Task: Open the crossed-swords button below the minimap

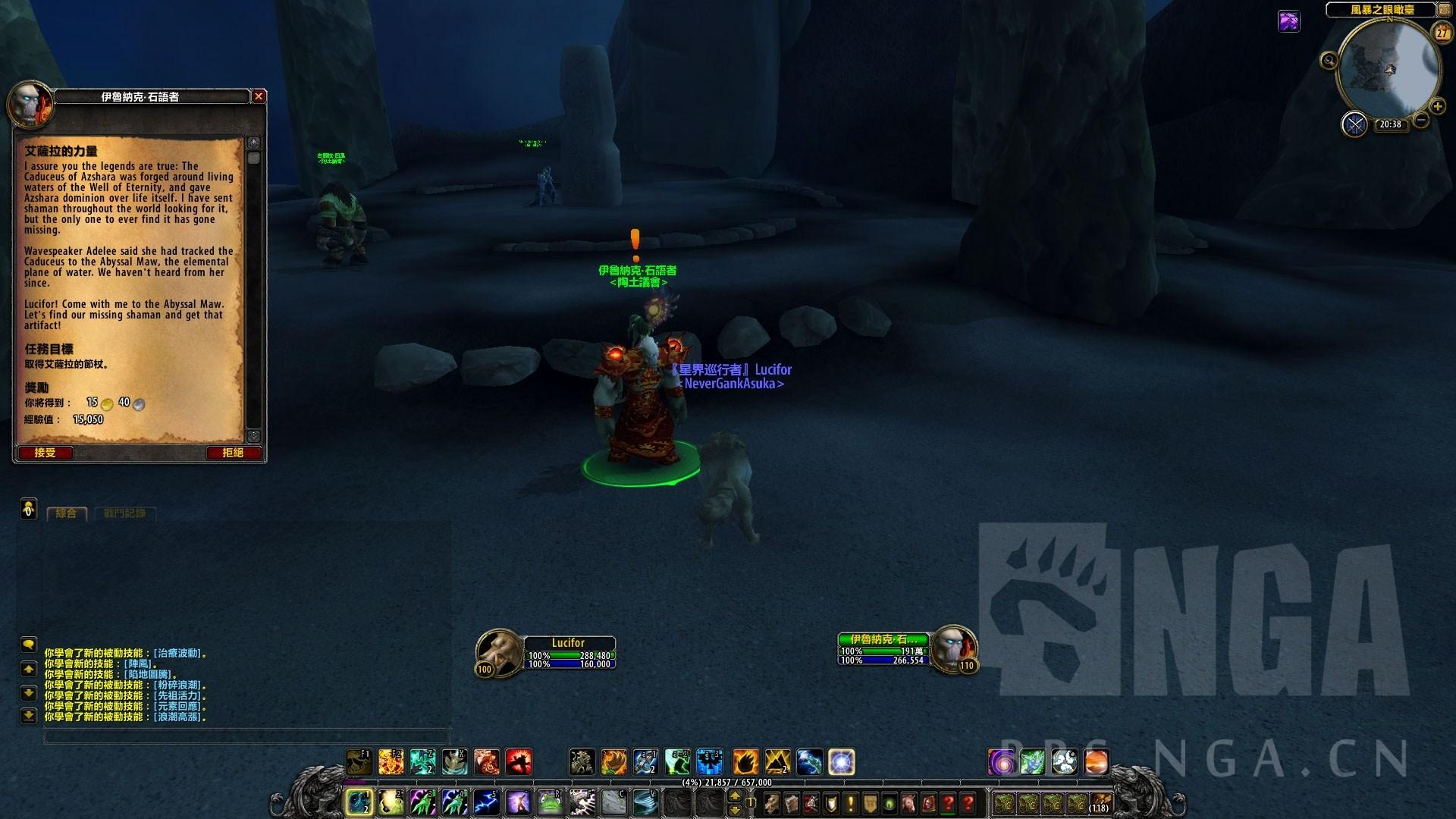Action: [1354, 124]
